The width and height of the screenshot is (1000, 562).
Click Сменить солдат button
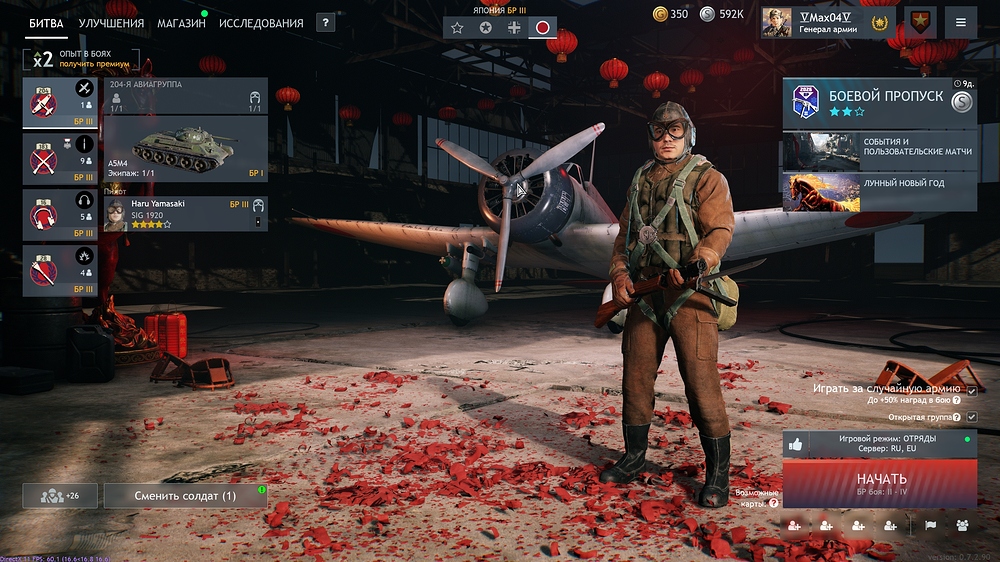tap(185, 496)
